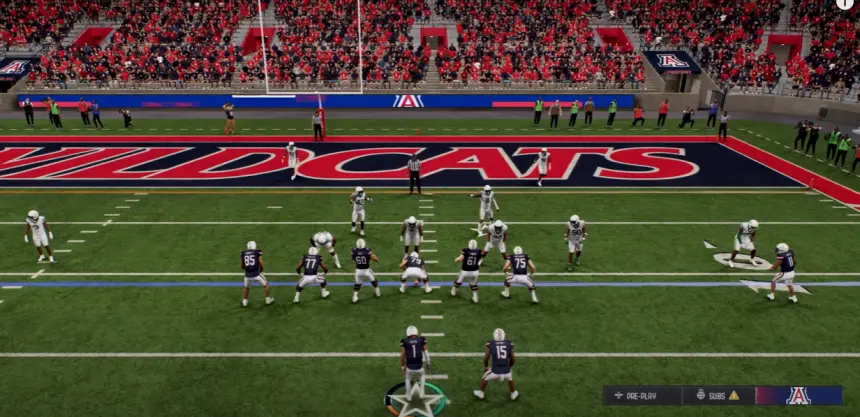Open the Subs substitutions menu
This screenshot has height=417, width=860.
click(717, 395)
